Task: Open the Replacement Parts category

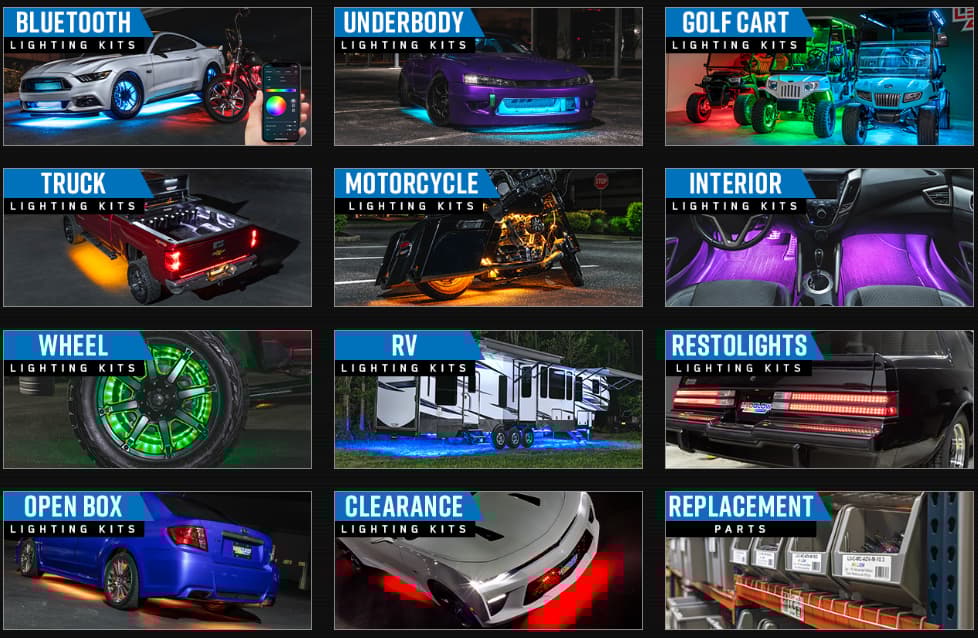Action: click(x=819, y=560)
